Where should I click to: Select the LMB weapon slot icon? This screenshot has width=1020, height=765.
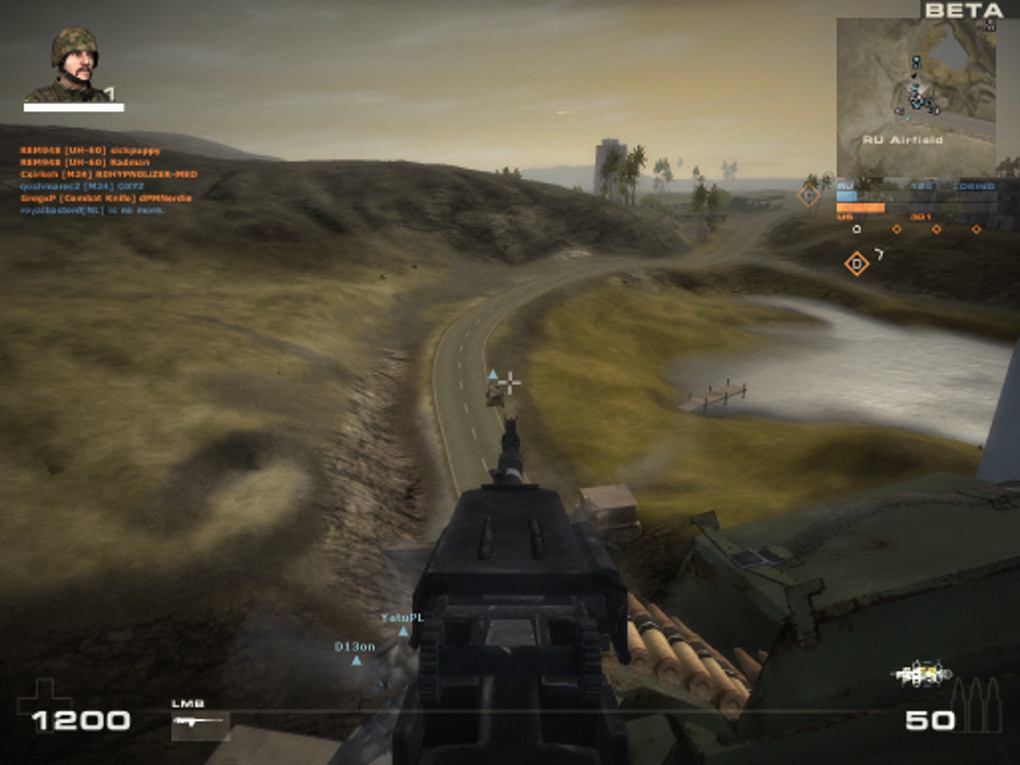tap(199, 723)
